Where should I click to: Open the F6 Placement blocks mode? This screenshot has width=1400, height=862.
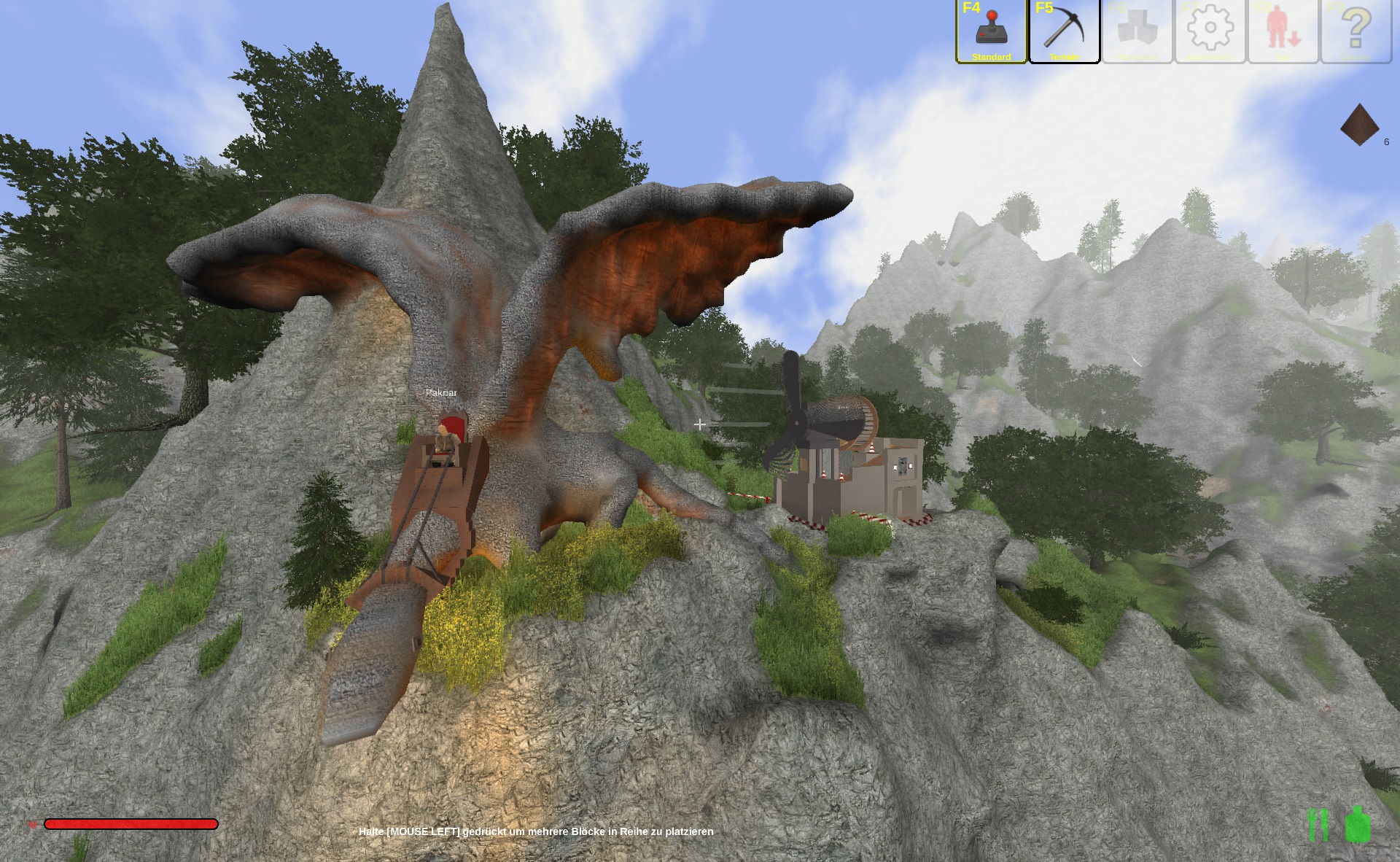point(1137,31)
